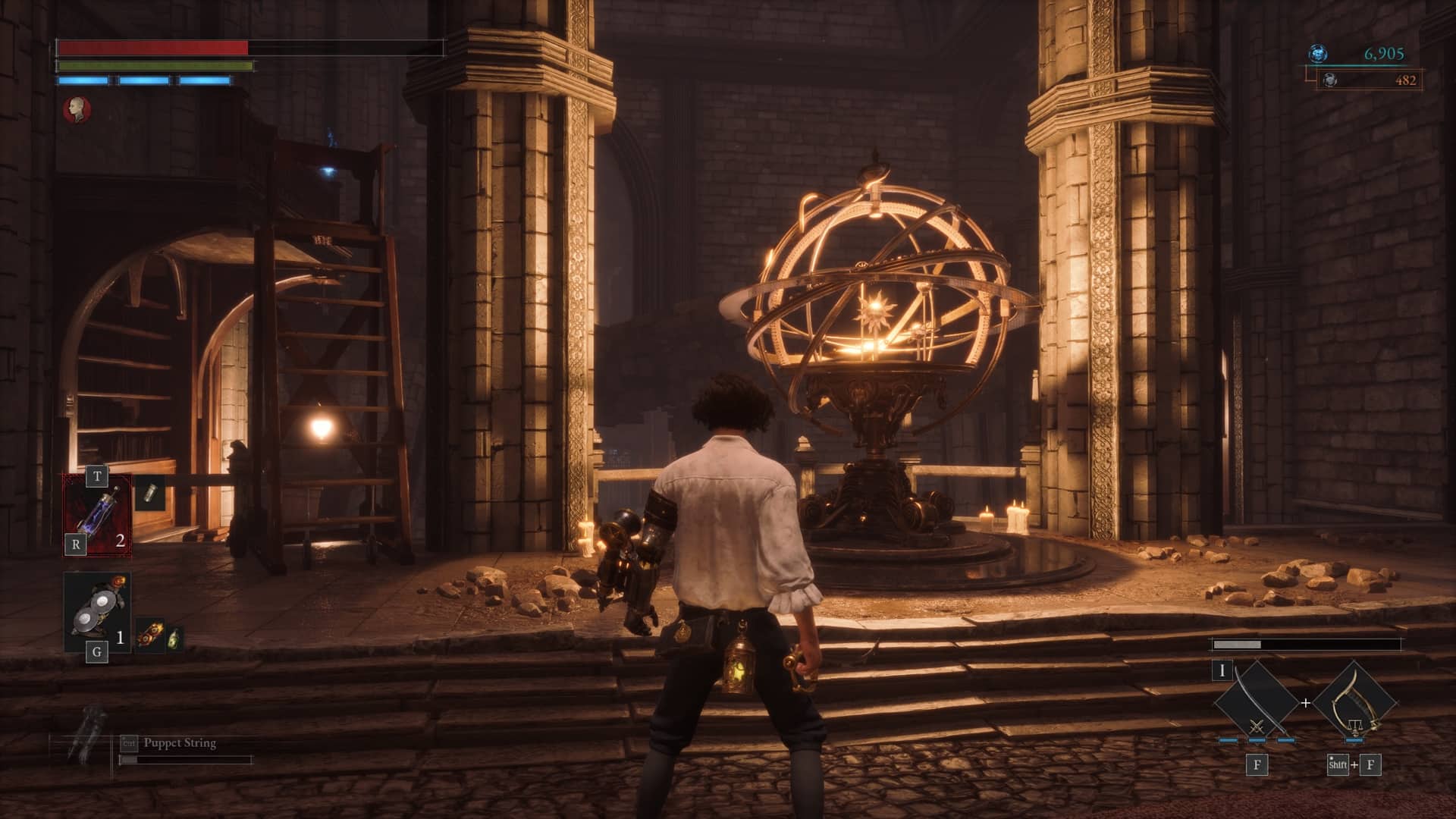Choose the red-orange gear item icon
Viewport: 1456px width, 819px height.
coord(150,637)
